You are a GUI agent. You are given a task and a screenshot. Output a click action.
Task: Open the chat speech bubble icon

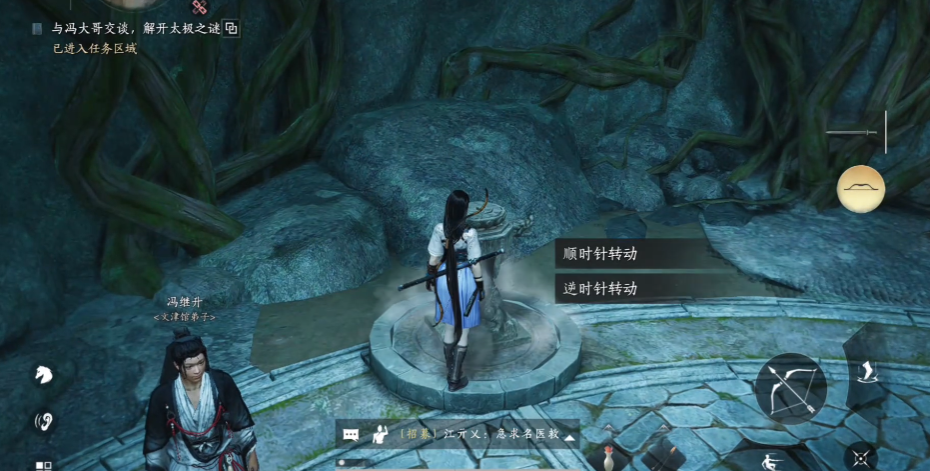point(351,435)
